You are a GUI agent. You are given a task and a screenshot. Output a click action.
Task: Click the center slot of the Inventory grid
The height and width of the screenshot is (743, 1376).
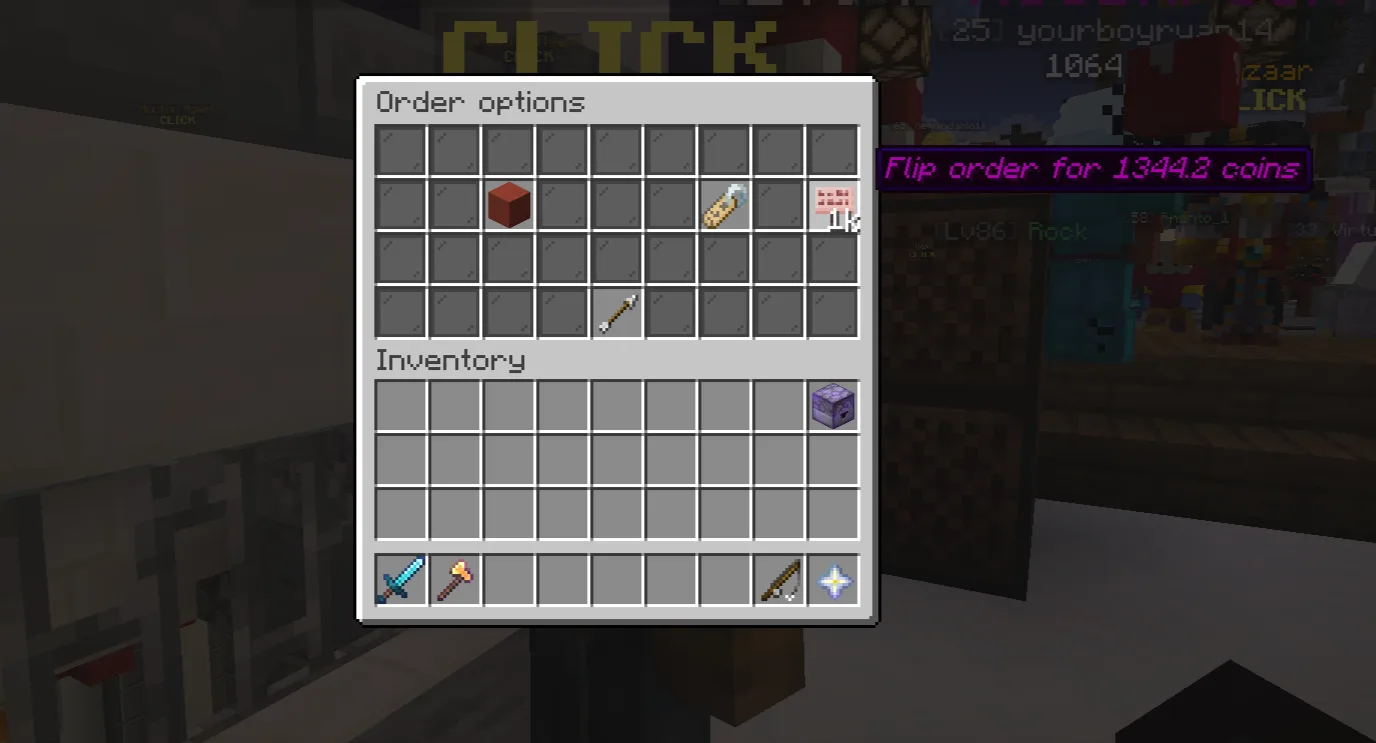617,458
